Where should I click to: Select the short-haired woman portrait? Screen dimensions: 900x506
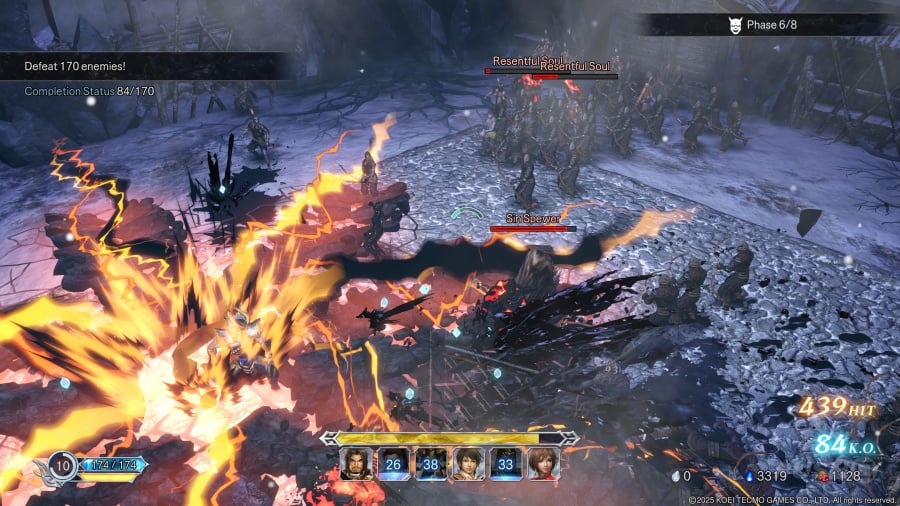(543, 464)
